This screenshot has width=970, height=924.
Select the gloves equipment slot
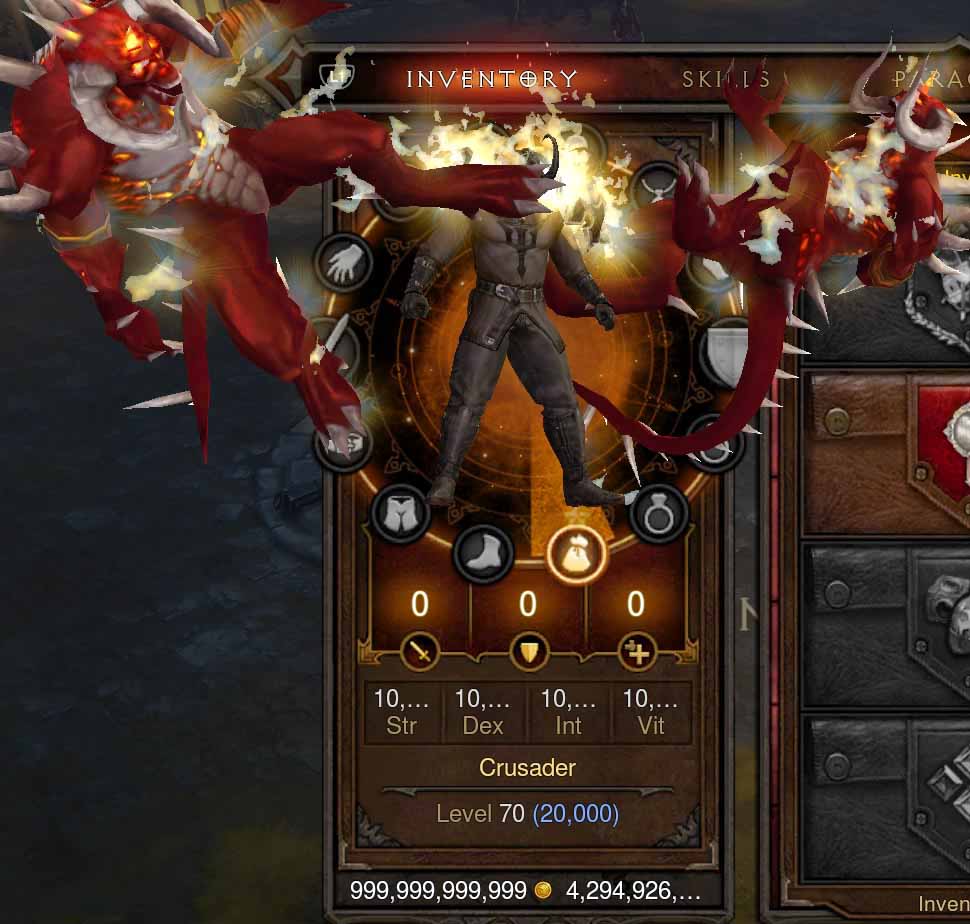(x=344, y=263)
